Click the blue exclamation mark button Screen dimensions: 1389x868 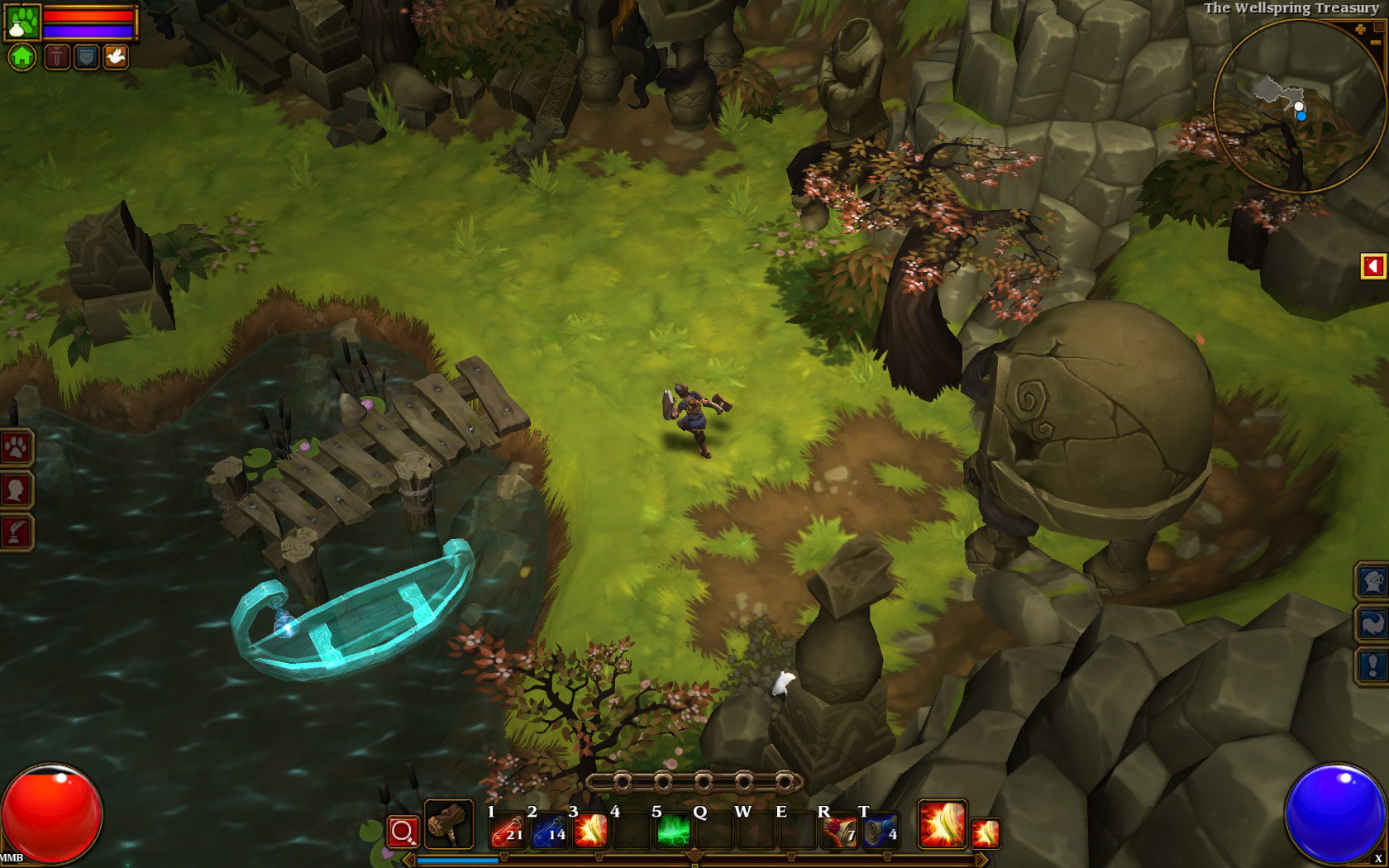1372,665
